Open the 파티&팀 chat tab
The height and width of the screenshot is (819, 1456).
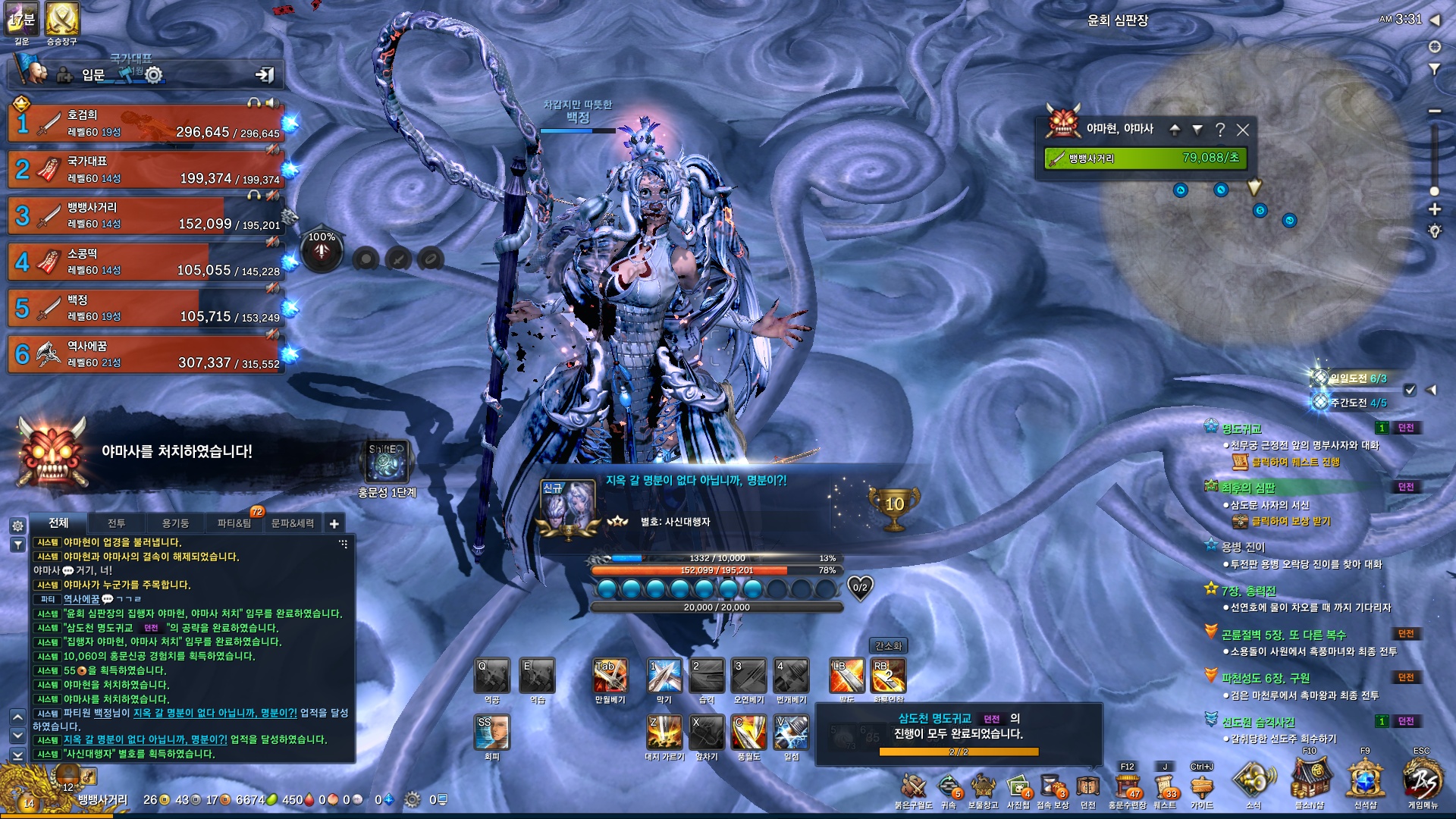coord(234,523)
